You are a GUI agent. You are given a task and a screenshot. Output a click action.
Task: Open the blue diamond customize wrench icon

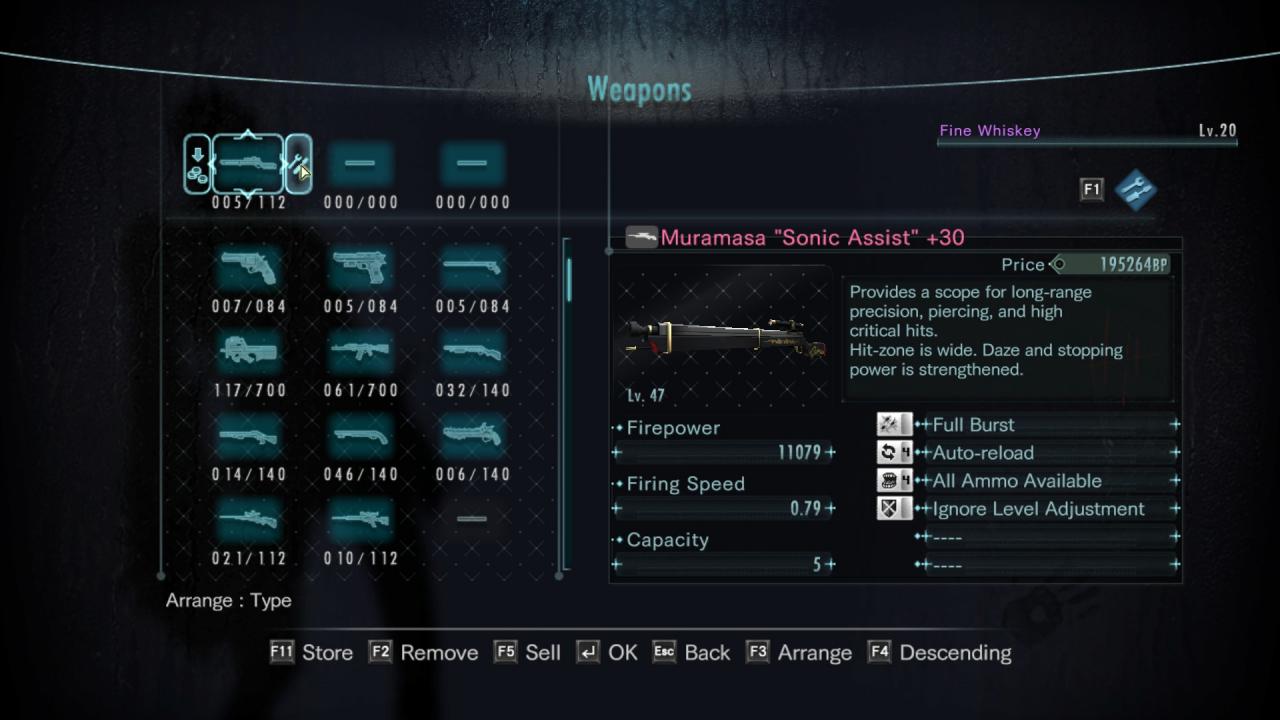click(x=1135, y=190)
